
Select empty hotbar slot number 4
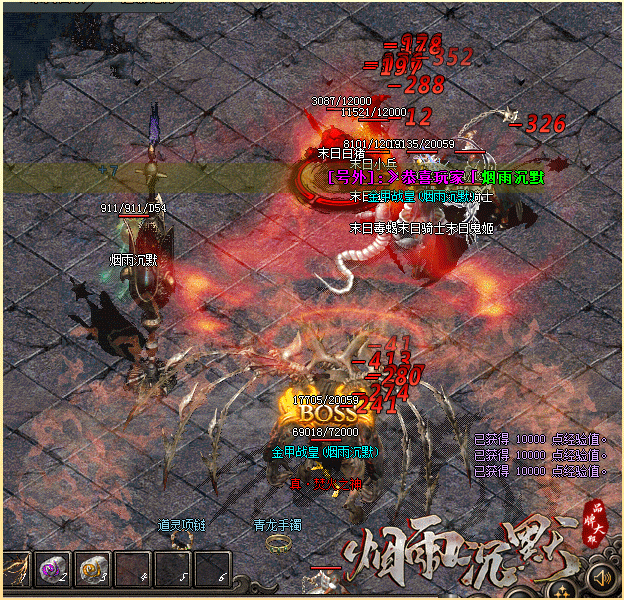click(x=133, y=569)
